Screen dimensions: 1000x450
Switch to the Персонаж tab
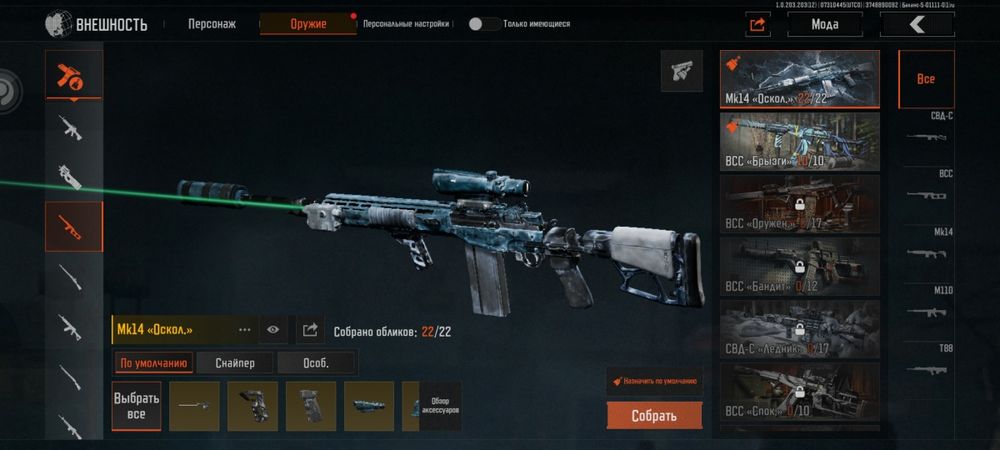212,23
